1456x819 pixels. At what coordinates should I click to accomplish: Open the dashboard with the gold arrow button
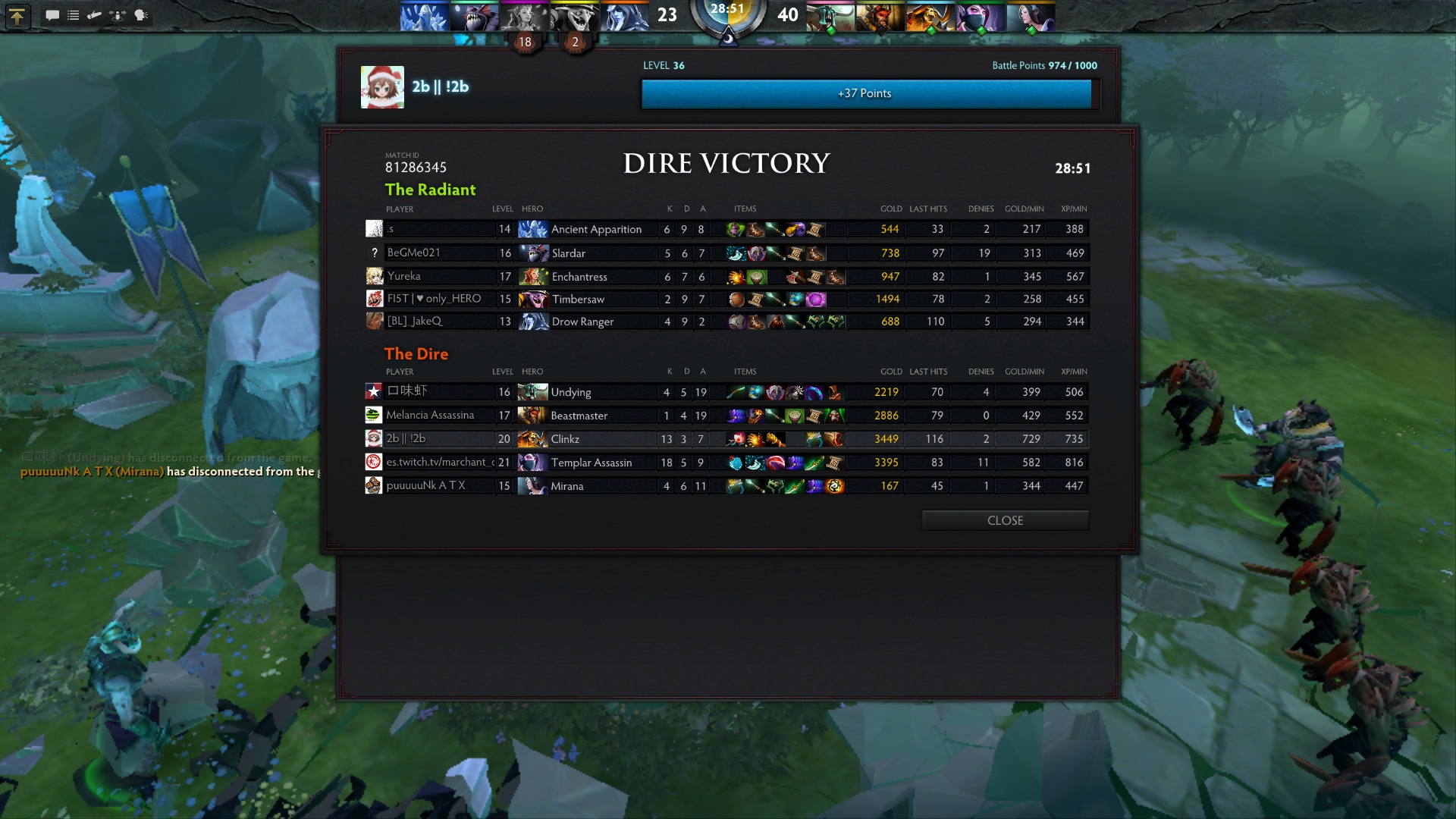17,15
